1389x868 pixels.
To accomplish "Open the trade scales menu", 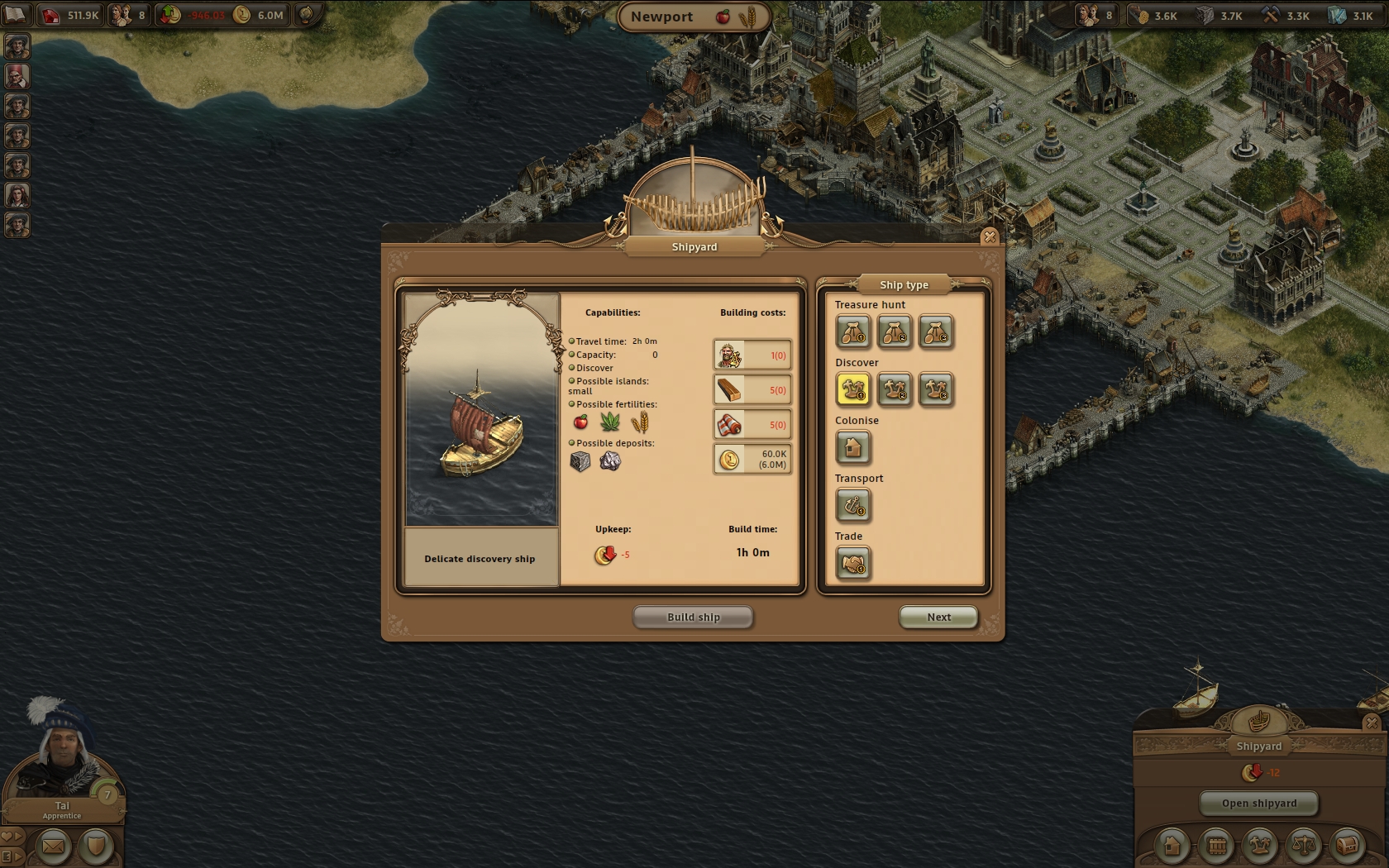I will [1304, 846].
